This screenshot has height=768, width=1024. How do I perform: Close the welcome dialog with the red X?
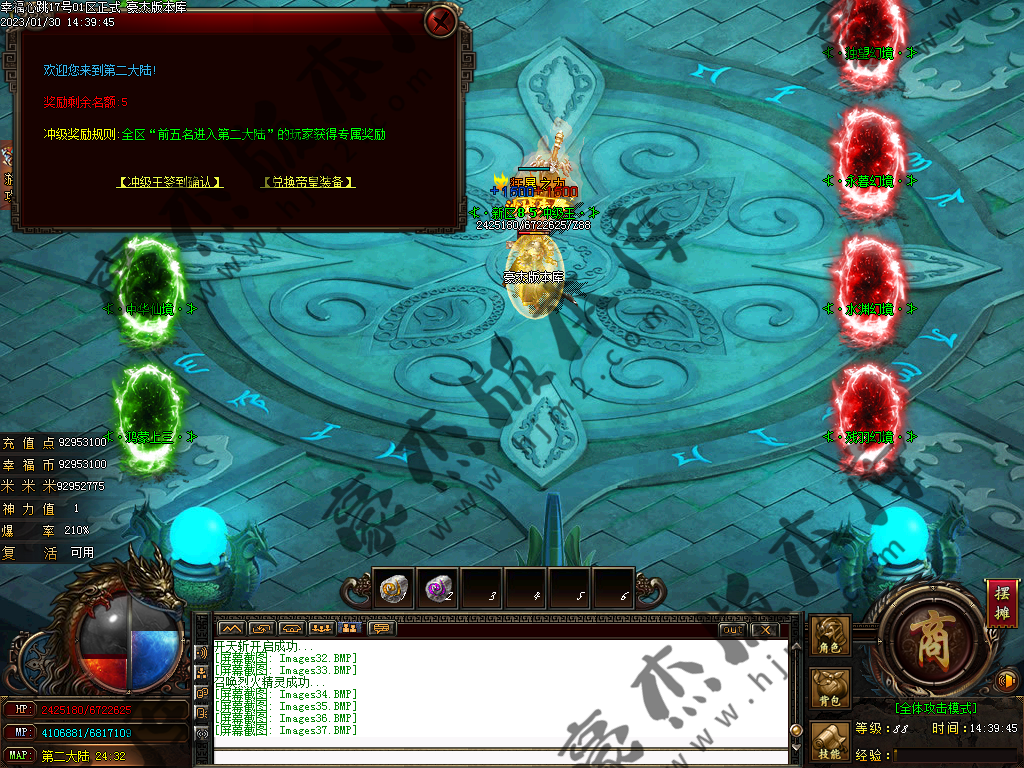(x=440, y=21)
